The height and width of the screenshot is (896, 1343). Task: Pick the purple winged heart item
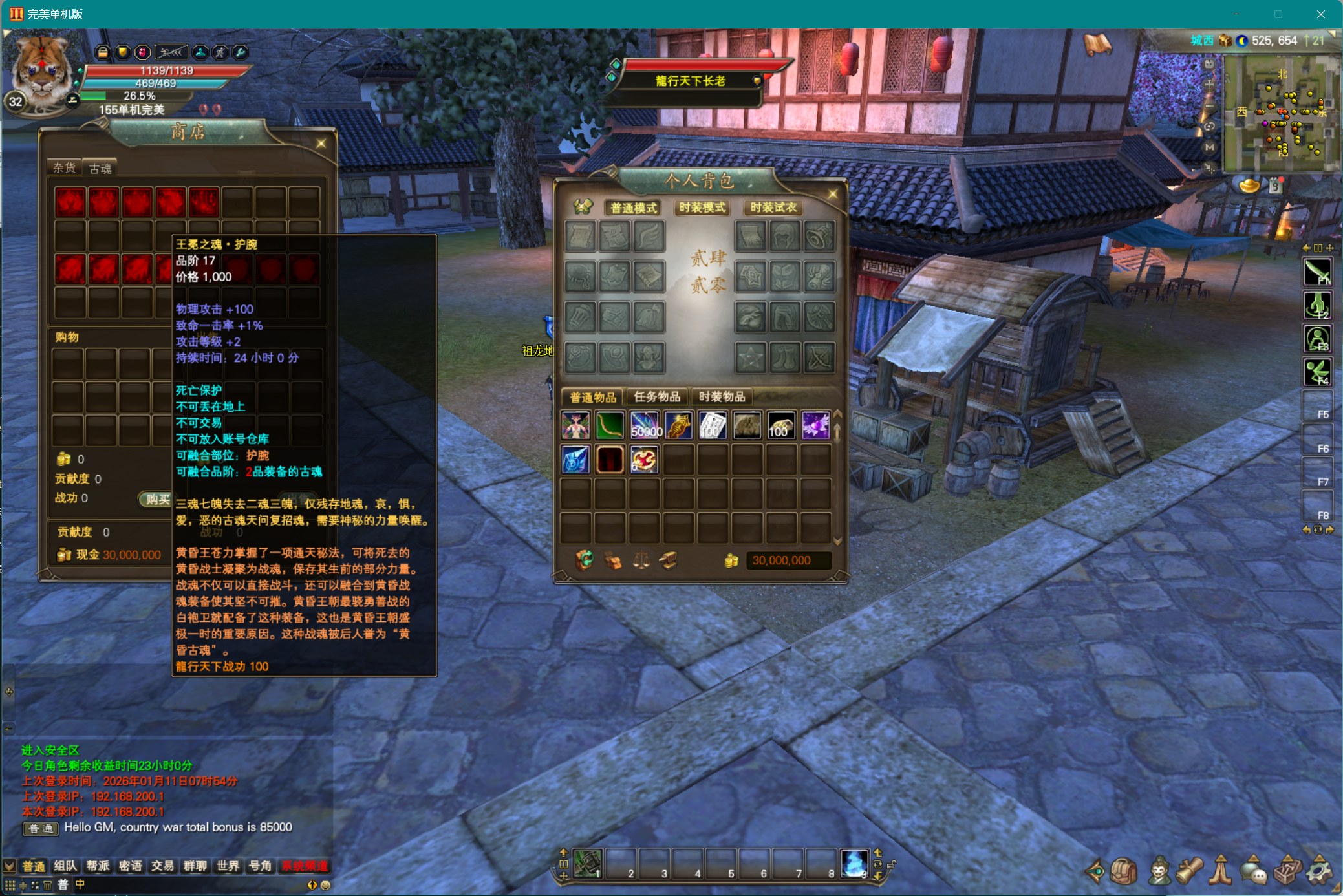click(815, 425)
